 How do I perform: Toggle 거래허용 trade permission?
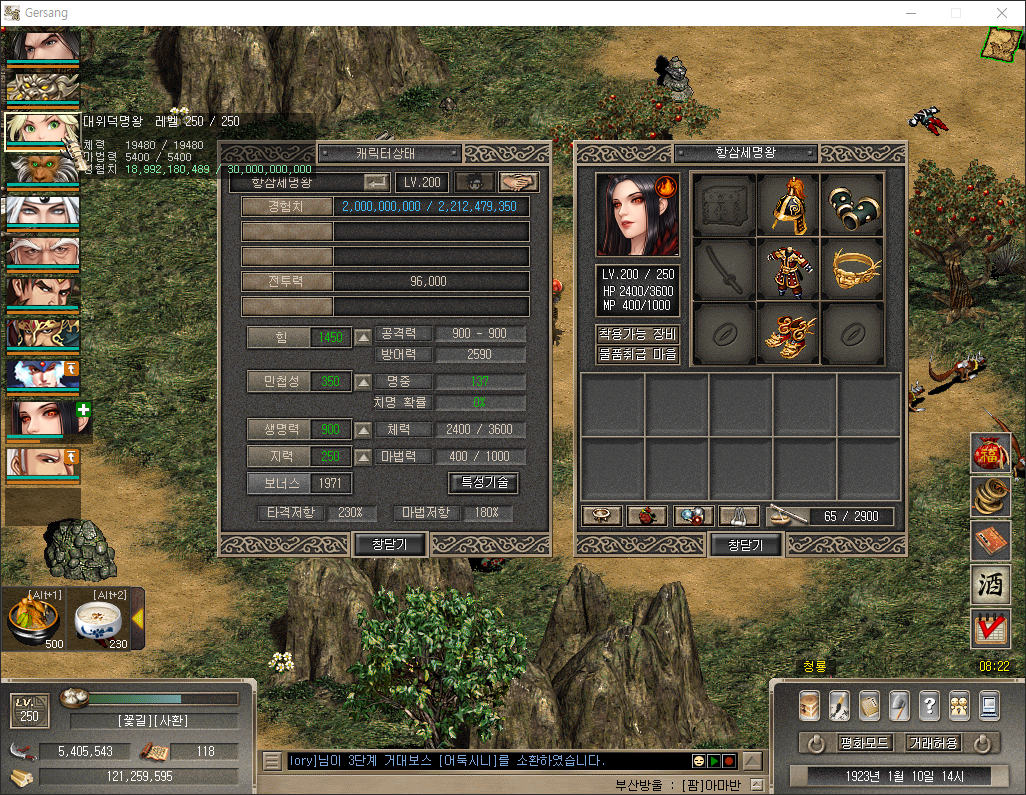coord(933,743)
